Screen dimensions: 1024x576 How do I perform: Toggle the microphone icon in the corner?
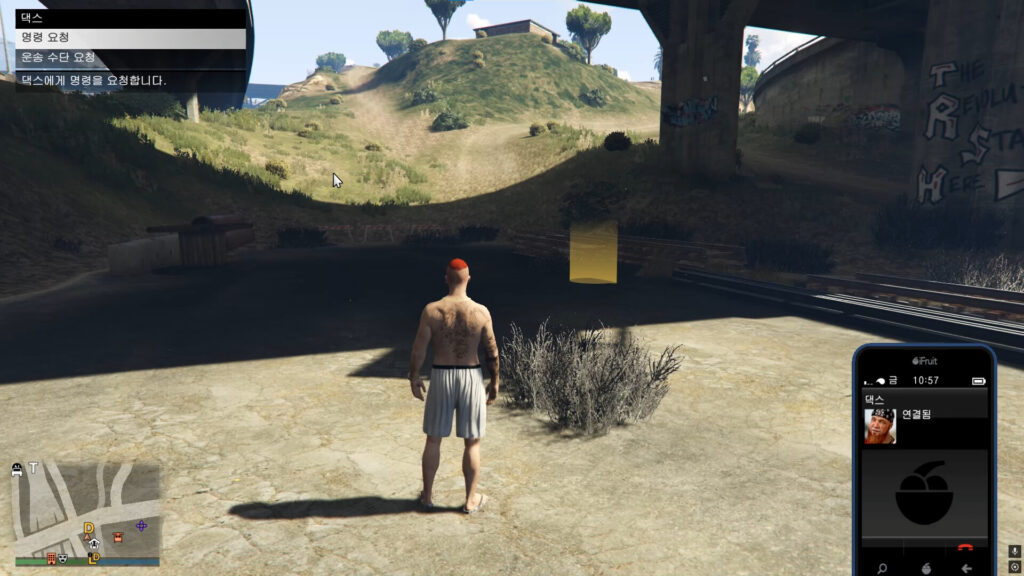click(x=1014, y=551)
